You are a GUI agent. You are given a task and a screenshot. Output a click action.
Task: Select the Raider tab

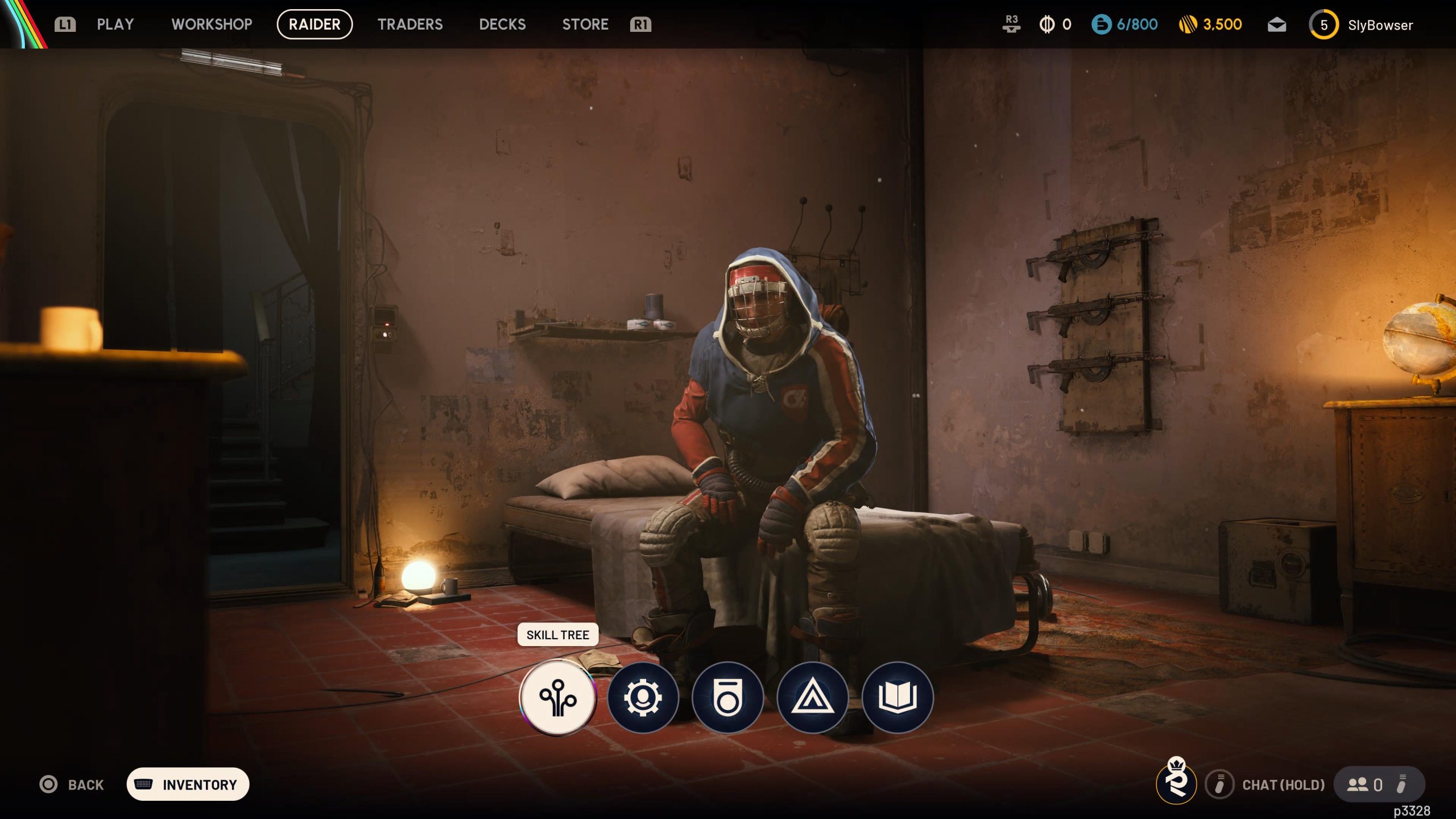(315, 24)
